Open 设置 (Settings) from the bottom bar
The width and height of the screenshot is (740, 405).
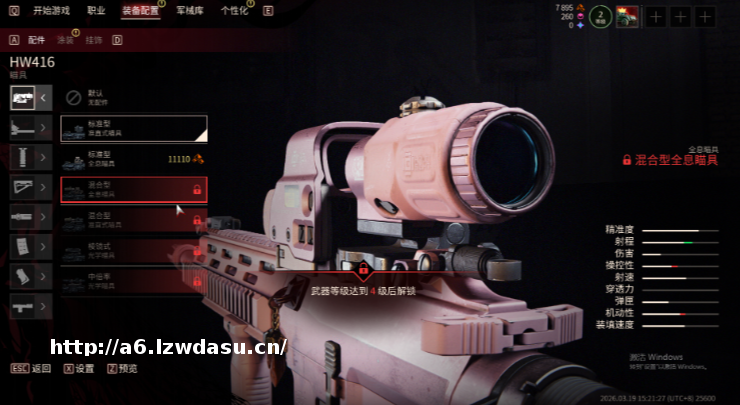pyautogui.click(x=84, y=368)
